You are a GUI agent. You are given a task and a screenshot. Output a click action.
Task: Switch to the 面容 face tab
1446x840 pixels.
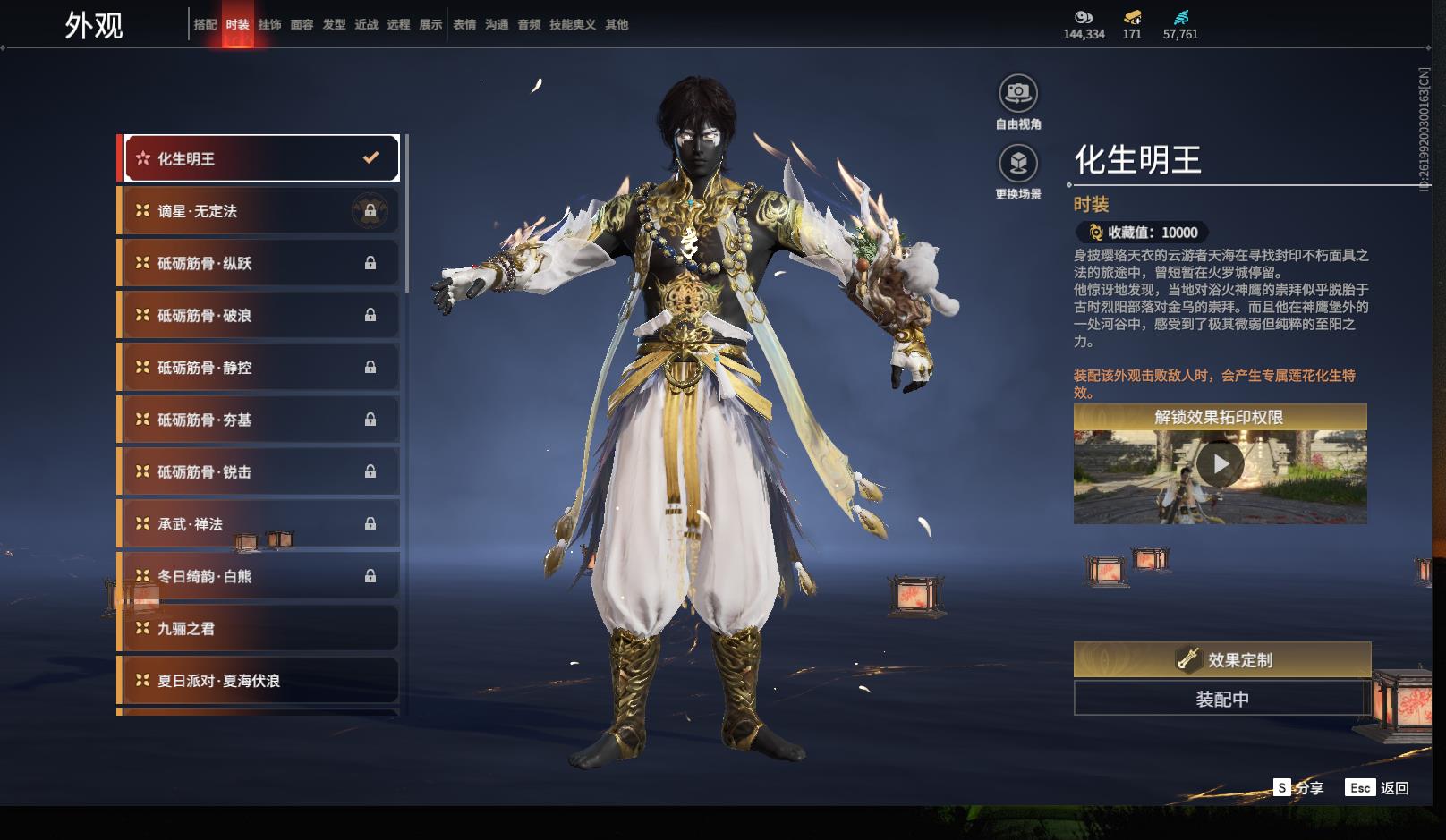pos(302,25)
